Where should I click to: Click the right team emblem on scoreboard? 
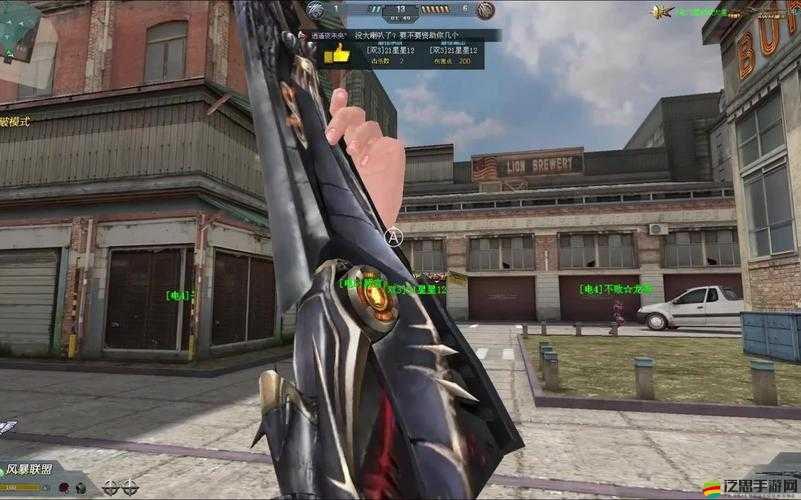pos(485,10)
